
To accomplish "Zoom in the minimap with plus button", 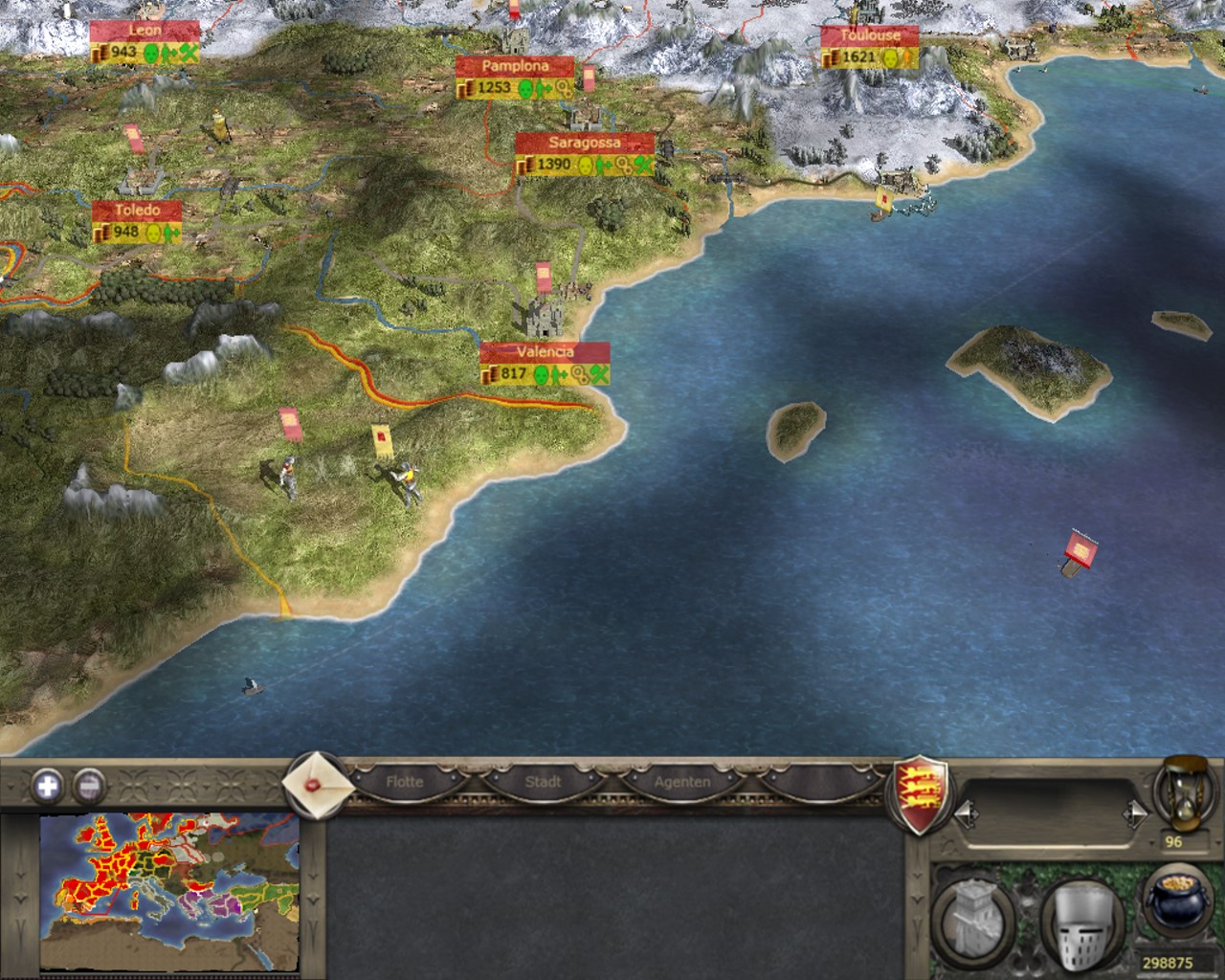I will click(46, 787).
